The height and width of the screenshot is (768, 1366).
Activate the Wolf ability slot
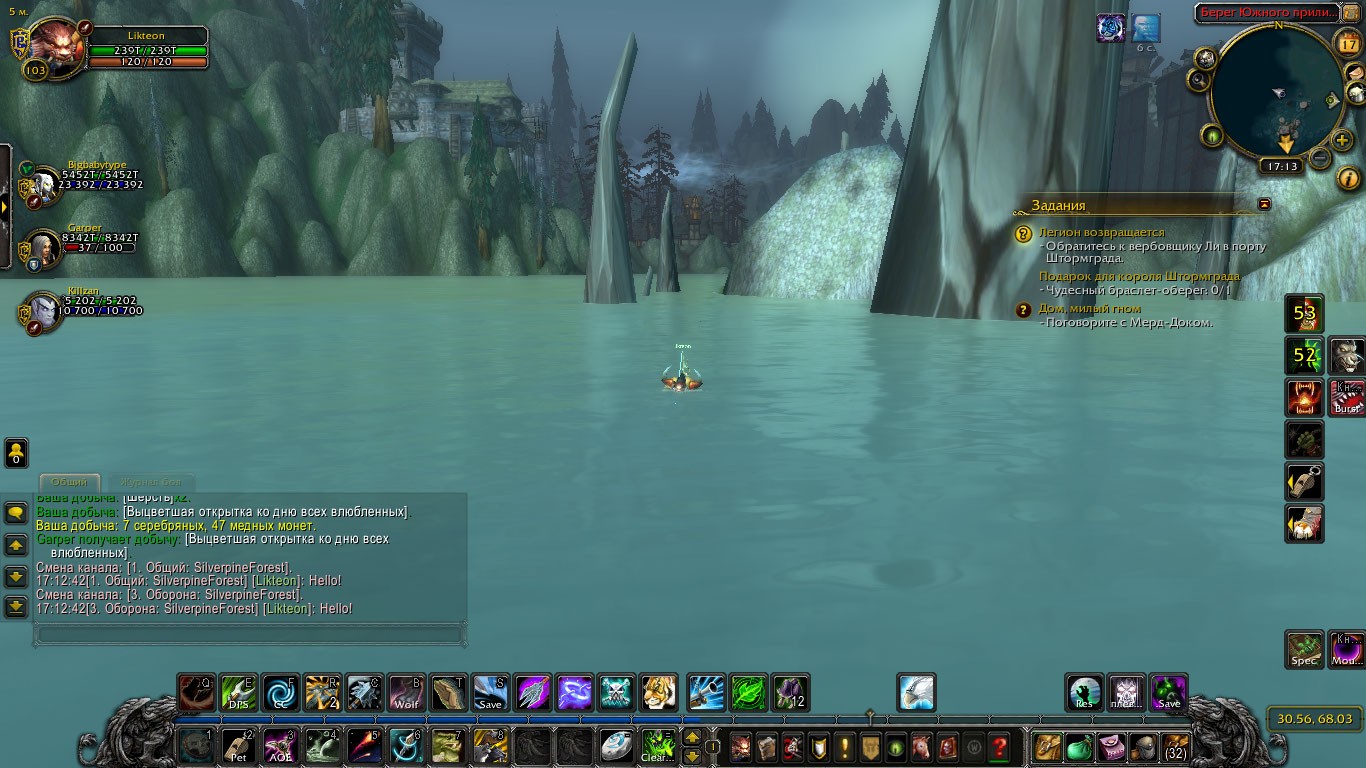tap(406, 693)
